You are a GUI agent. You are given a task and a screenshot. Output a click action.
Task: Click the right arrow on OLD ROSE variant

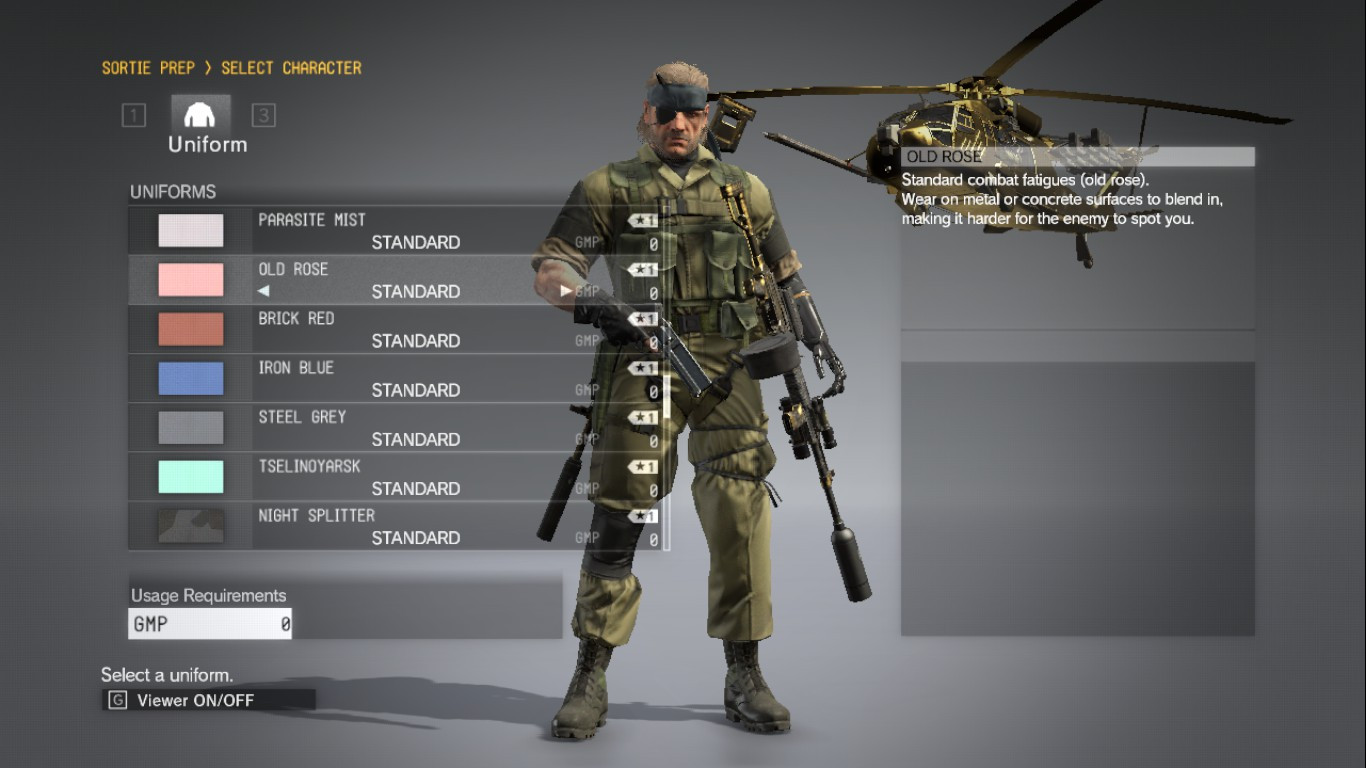pyautogui.click(x=564, y=291)
